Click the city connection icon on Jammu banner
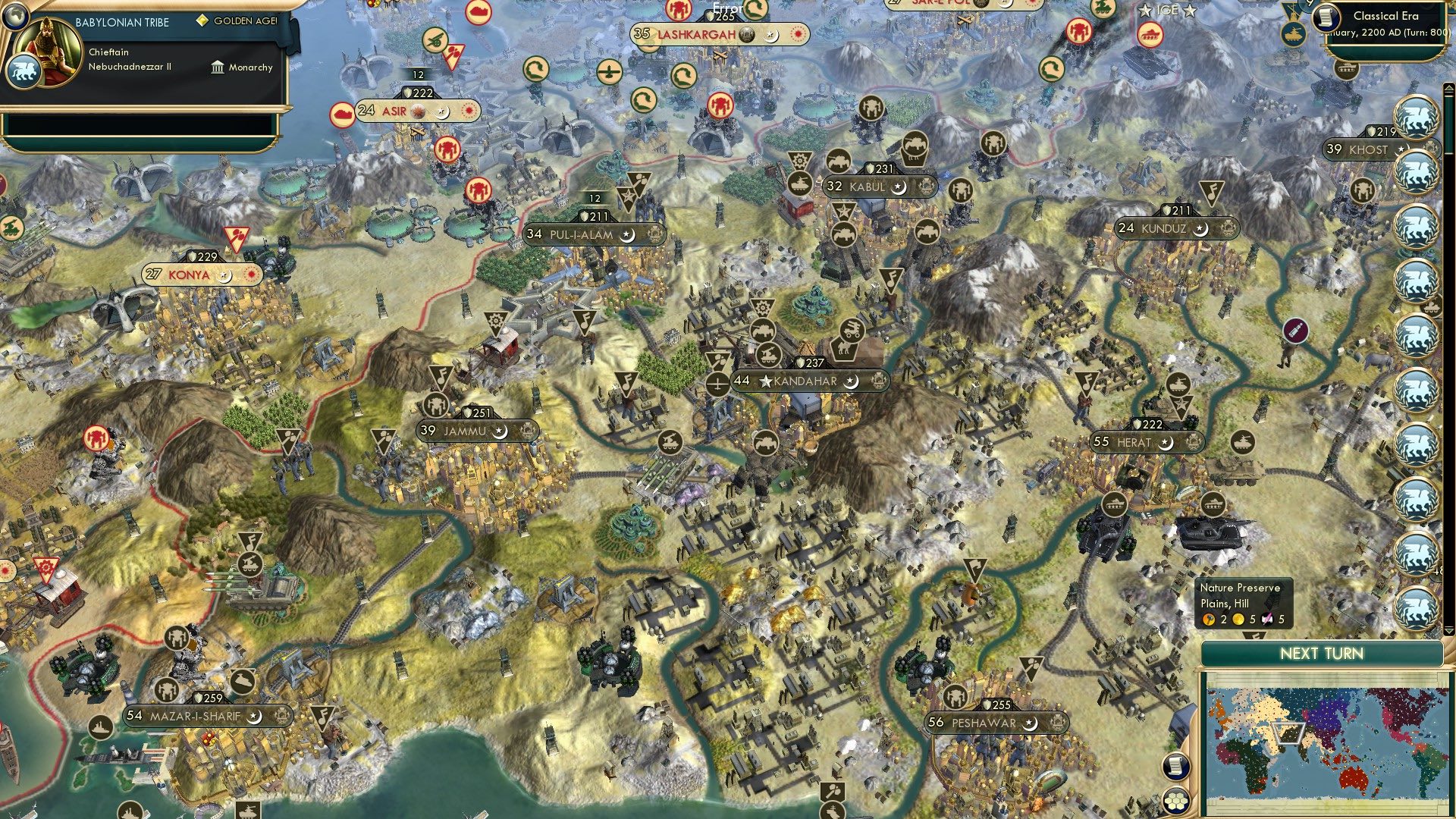 (526, 431)
